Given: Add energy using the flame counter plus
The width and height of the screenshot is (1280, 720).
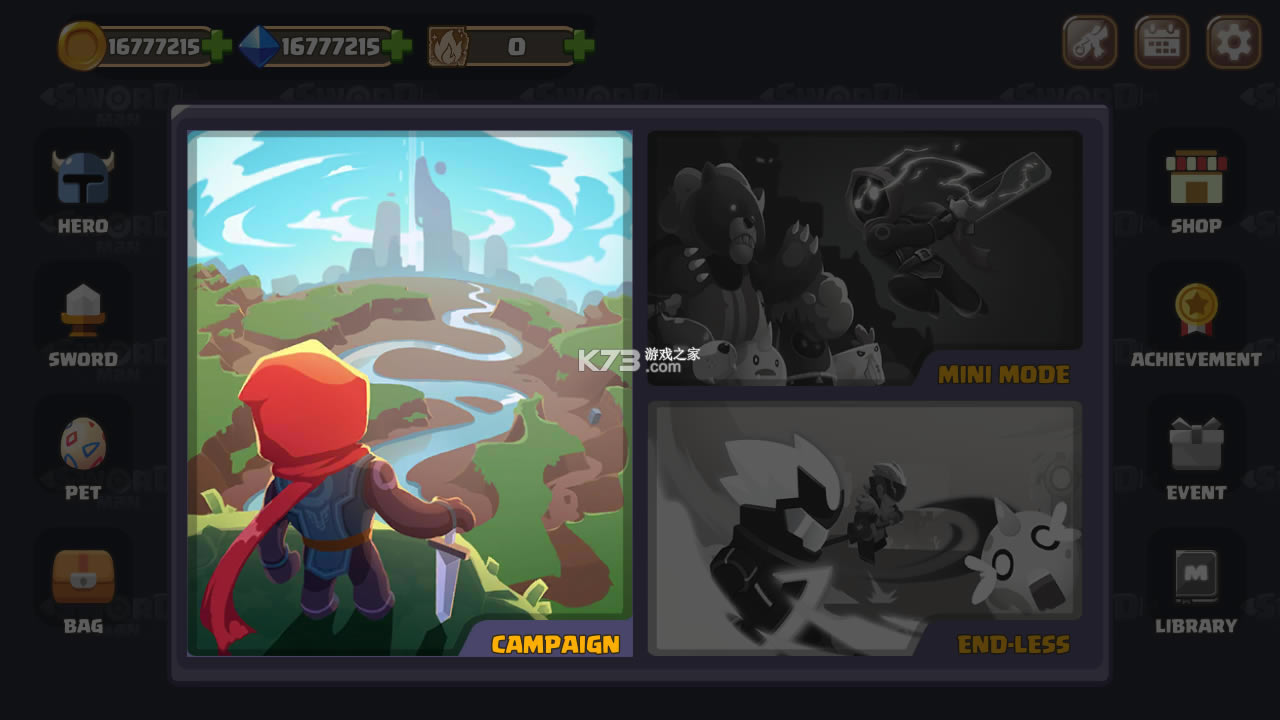Looking at the screenshot, I should (x=578, y=46).
